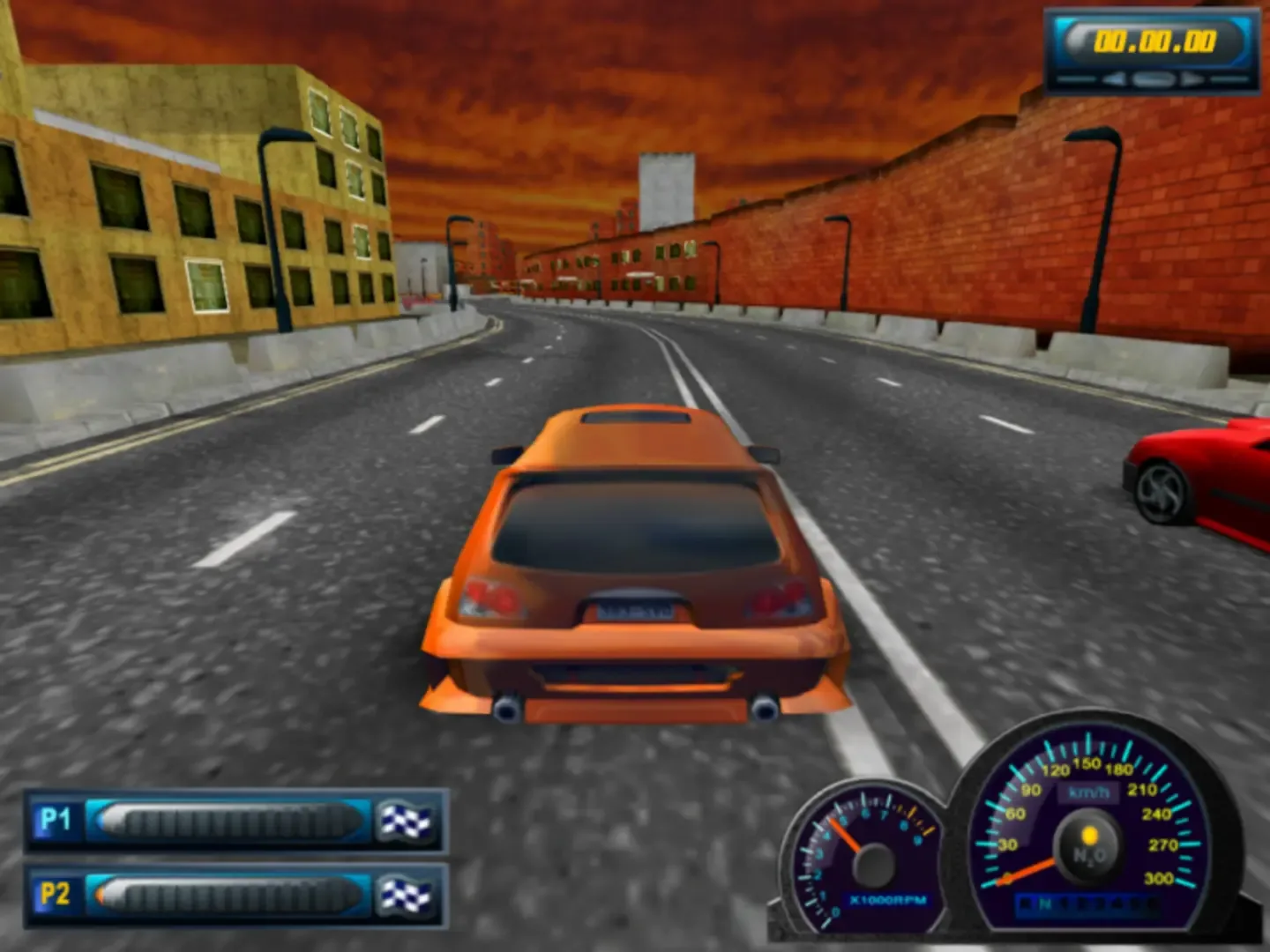Click the P2 checkered flag icon
Image resolution: width=1270 pixels, height=952 pixels.
click(407, 895)
